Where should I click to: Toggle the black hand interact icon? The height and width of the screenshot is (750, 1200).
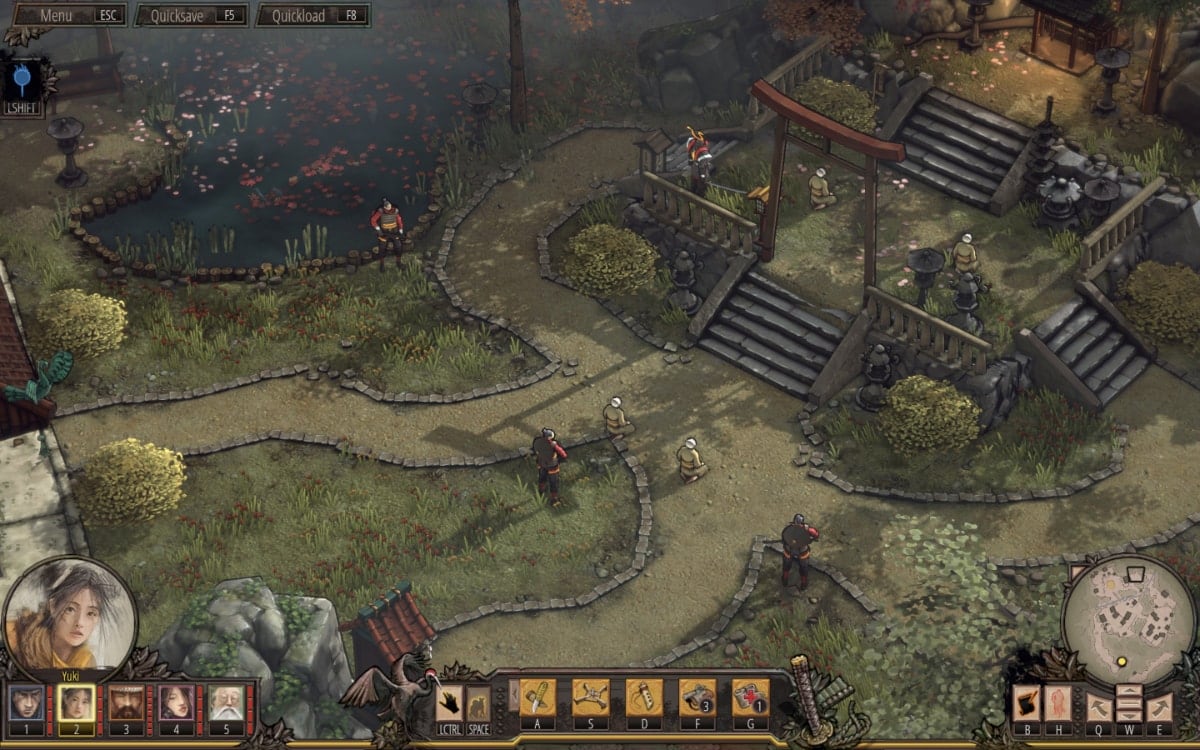[449, 704]
